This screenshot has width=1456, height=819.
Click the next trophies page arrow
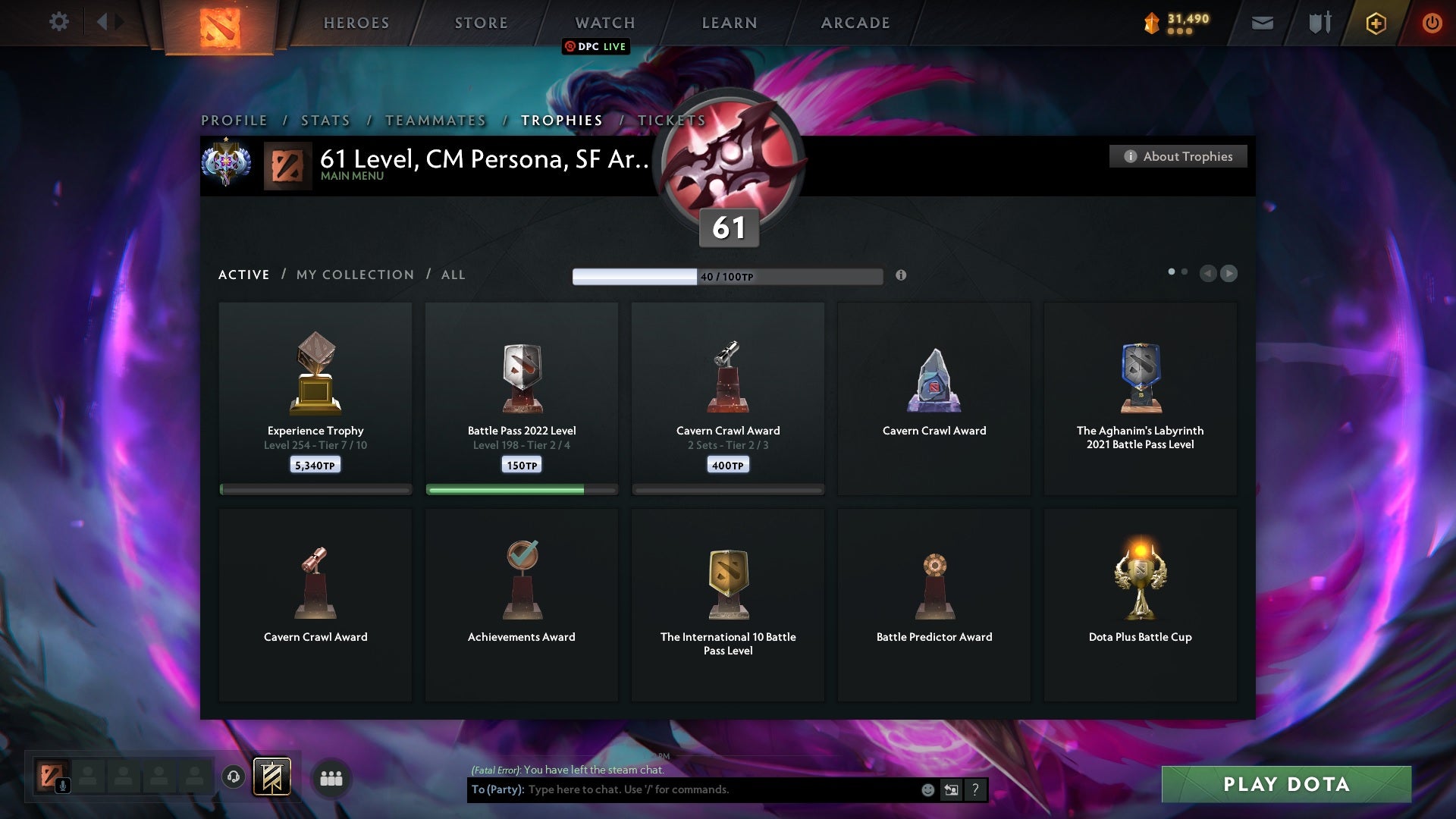[x=1229, y=274]
